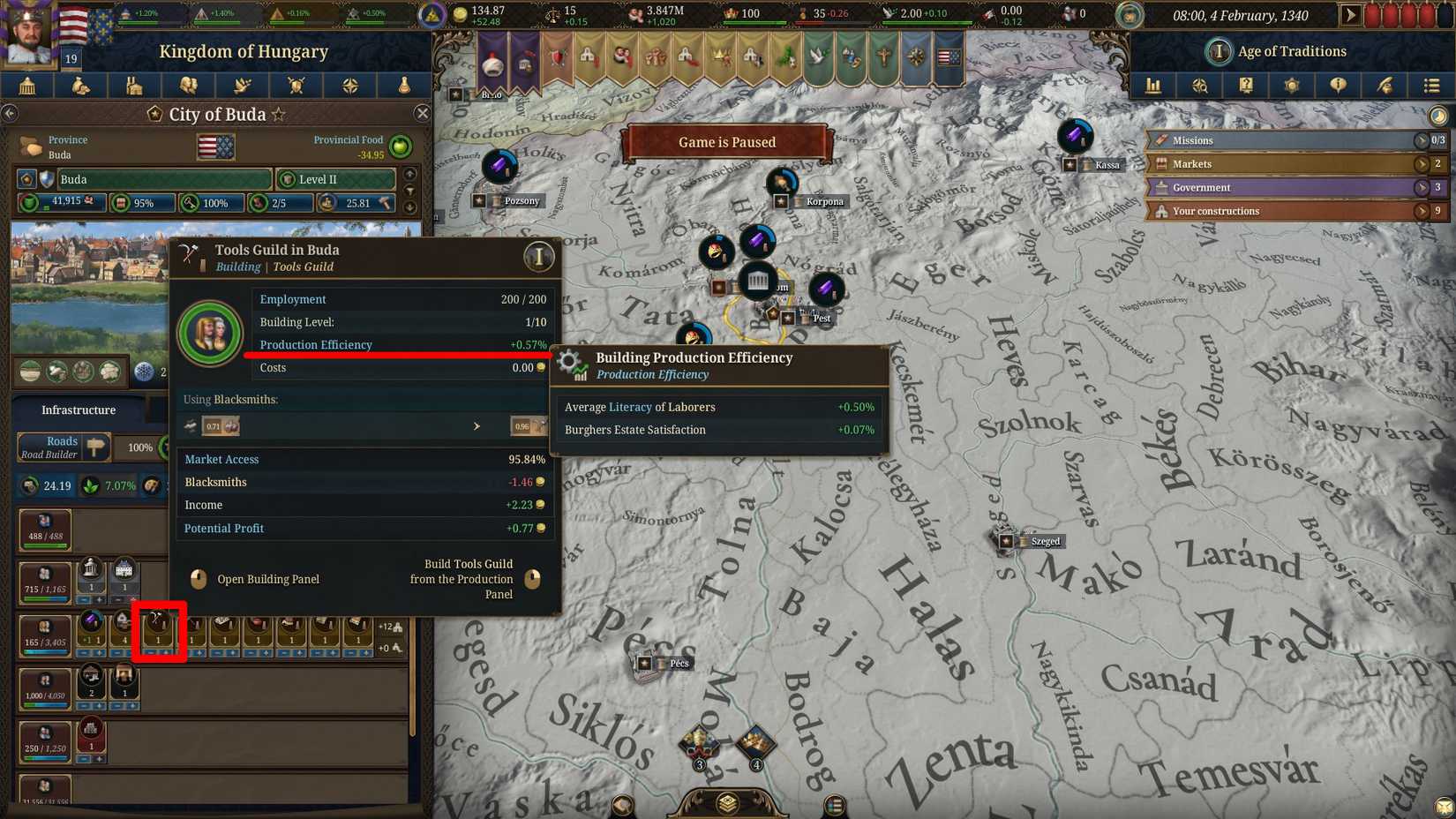This screenshot has height=819, width=1456.
Task: Open the outliner list icon
Action: pyautogui.click(x=1432, y=85)
